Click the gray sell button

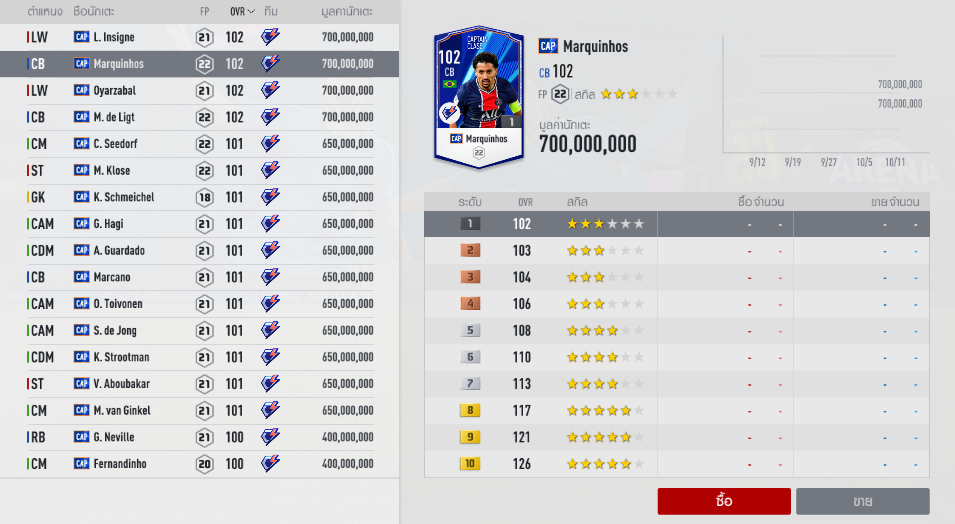coord(862,500)
